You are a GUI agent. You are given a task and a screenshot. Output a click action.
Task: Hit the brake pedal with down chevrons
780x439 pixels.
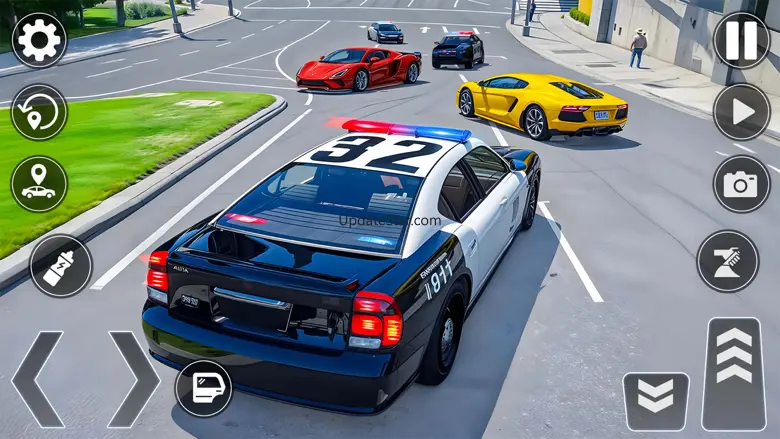click(x=656, y=400)
